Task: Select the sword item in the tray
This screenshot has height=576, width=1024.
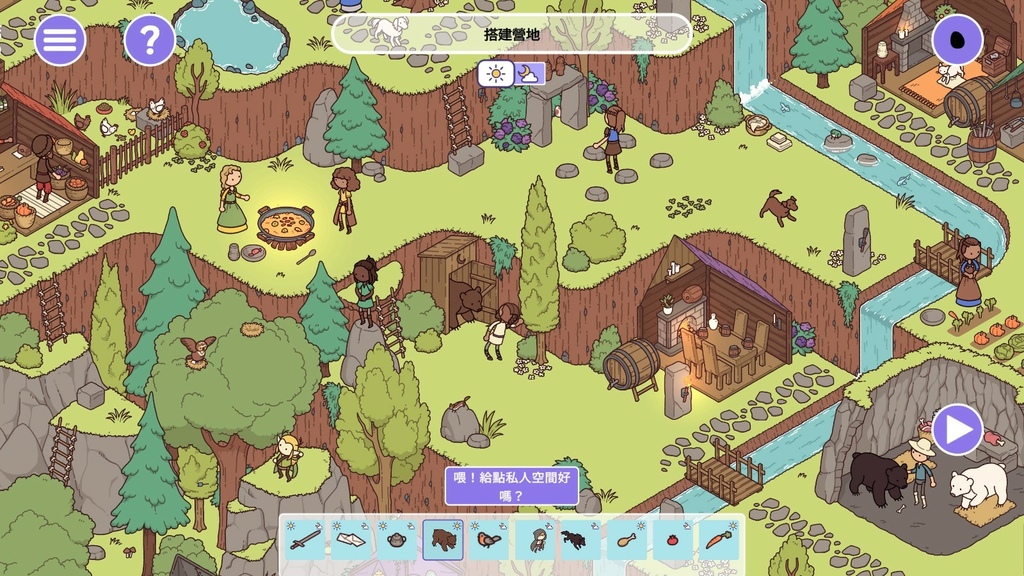Action: pos(304,540)
